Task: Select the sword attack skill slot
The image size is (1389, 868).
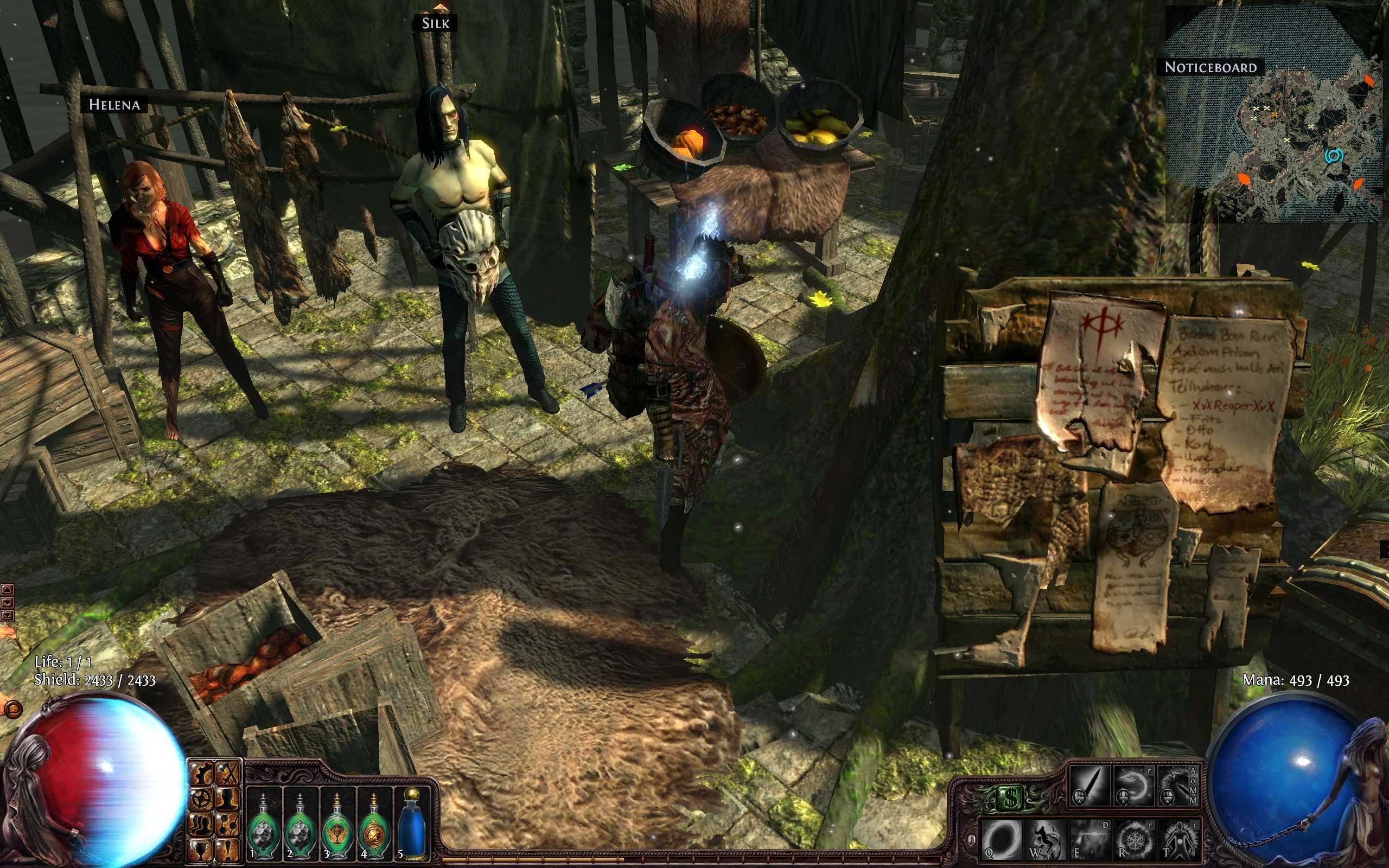Action: point(1089,786)
